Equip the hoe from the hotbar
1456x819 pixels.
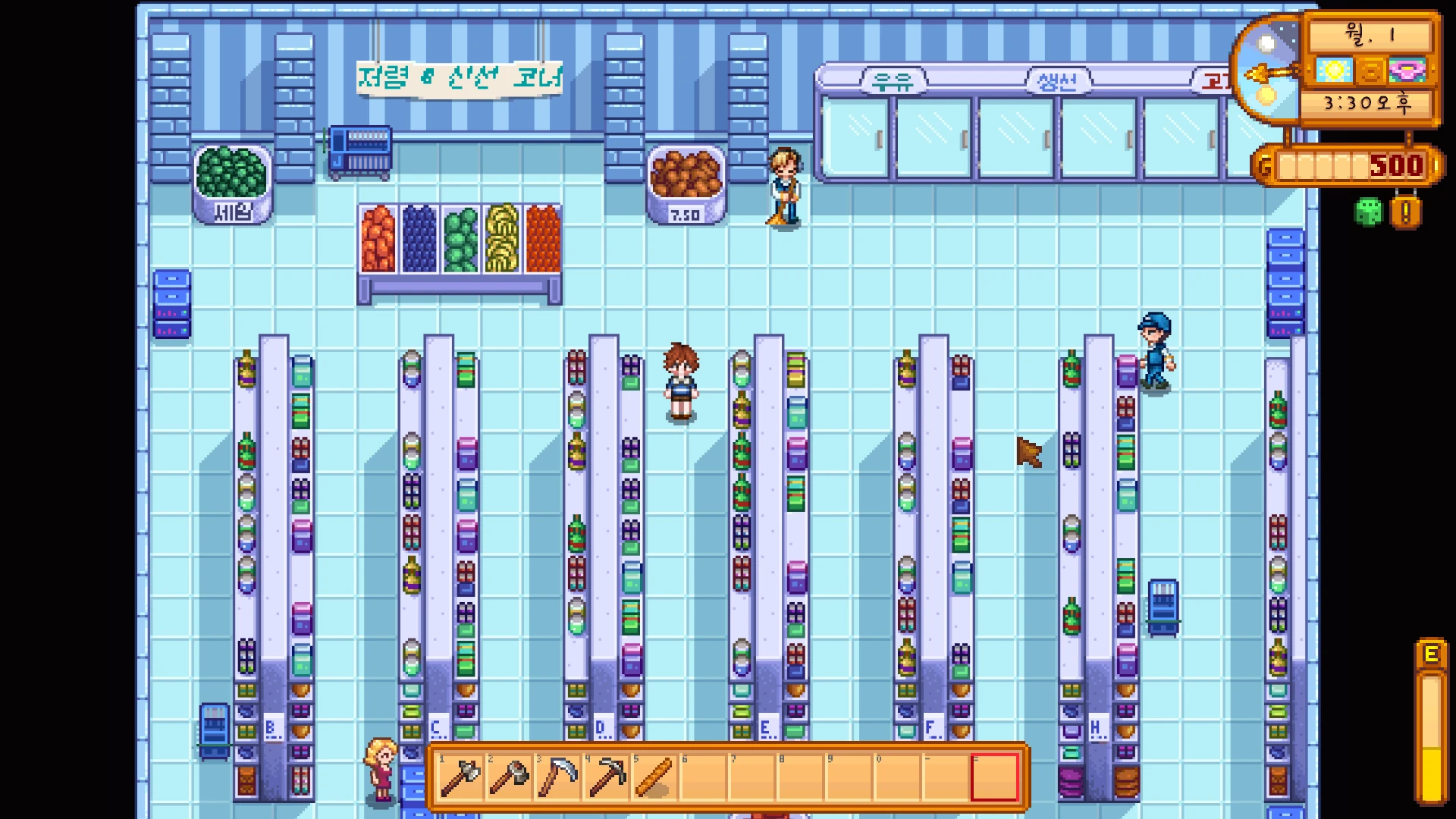[509, 777]
